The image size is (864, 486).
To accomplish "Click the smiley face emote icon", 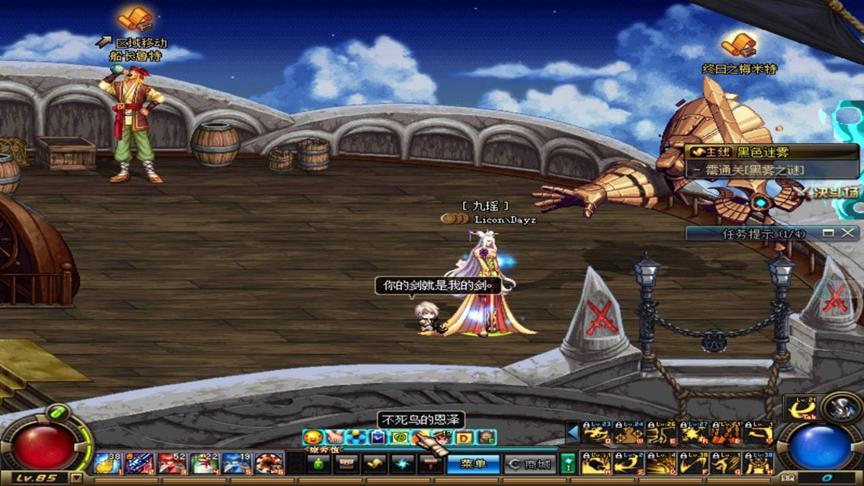I will click(312, 437).
